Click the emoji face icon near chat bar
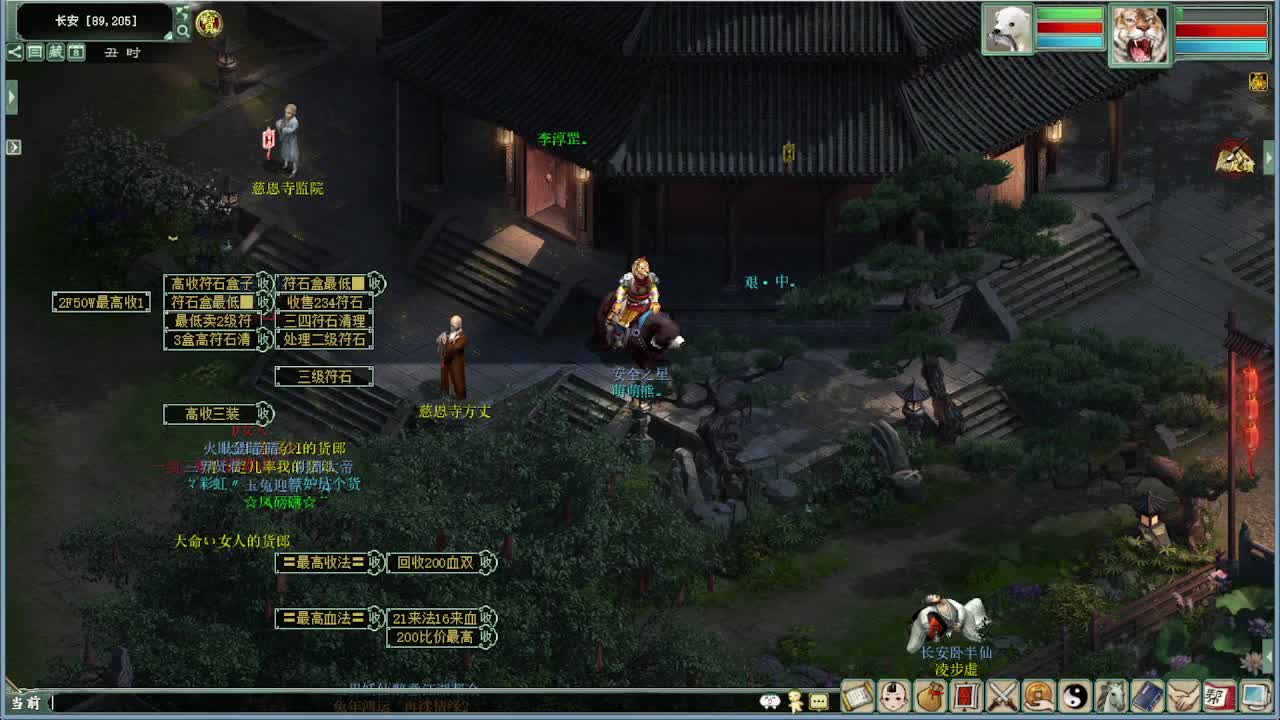This screenshot has height=720, width=1280. (770, 702)
